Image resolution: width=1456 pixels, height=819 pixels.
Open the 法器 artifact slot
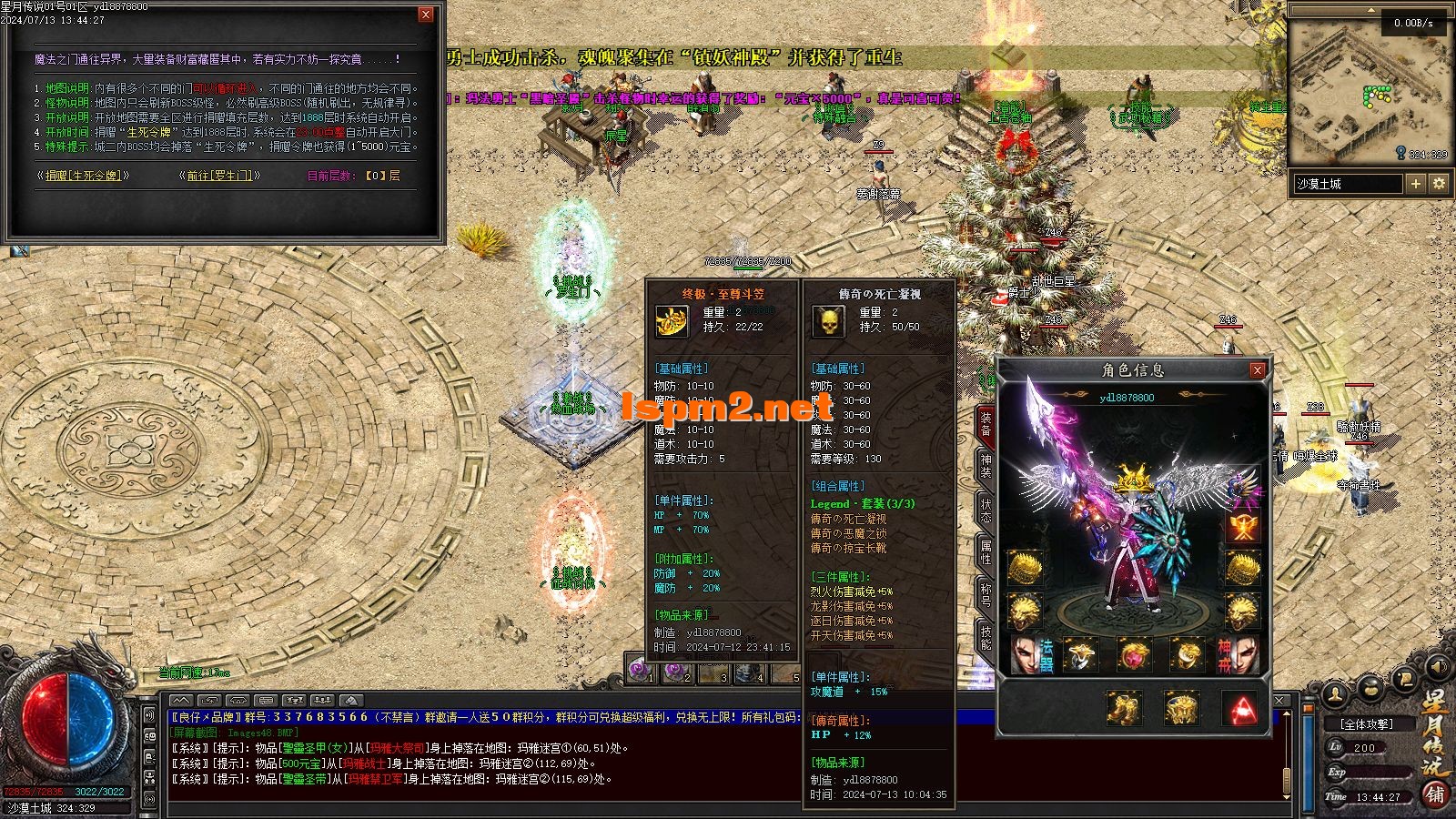[1028, 654]
